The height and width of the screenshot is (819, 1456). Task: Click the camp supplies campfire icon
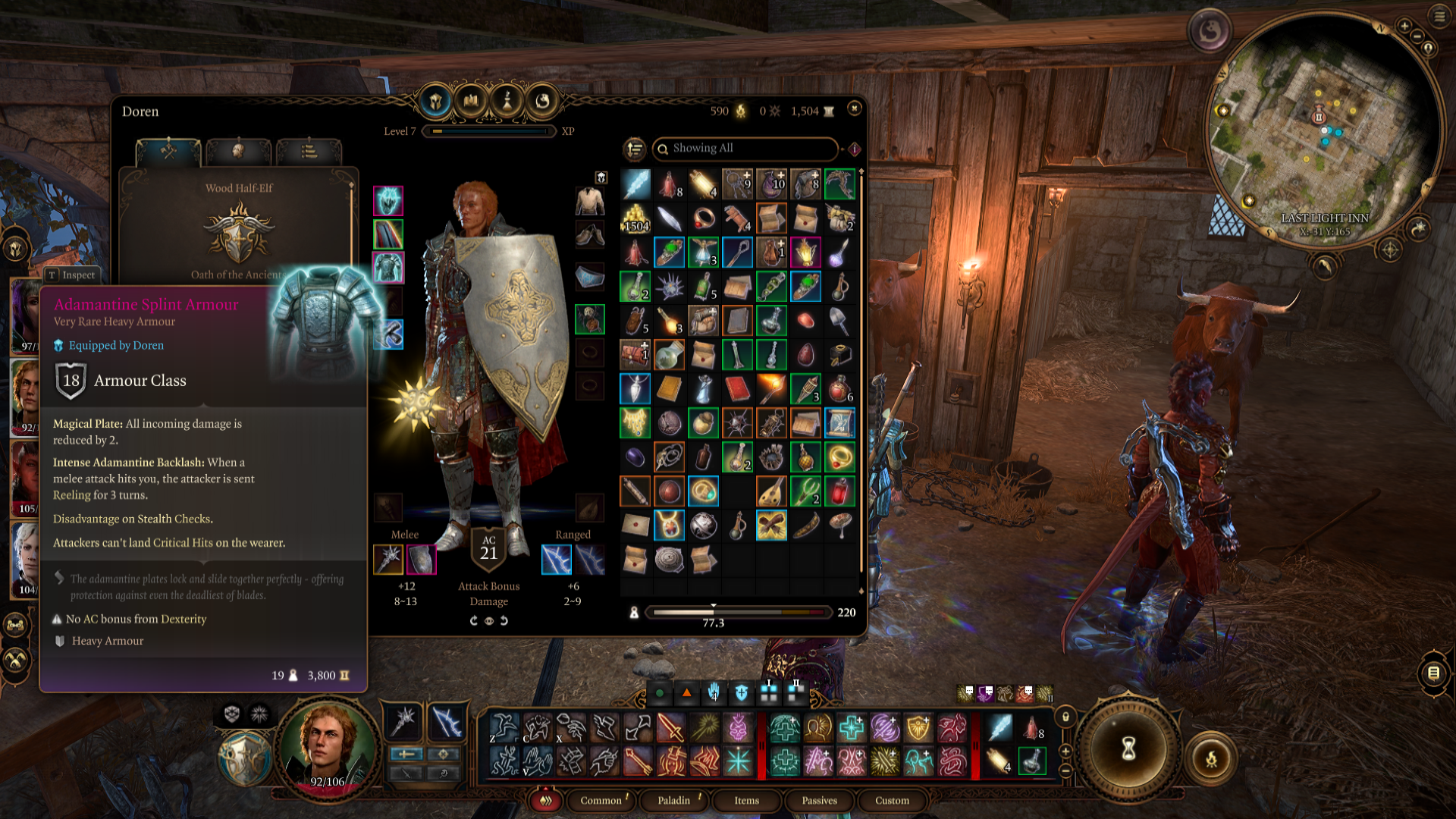pyautogui.click(x=739, y=111)
